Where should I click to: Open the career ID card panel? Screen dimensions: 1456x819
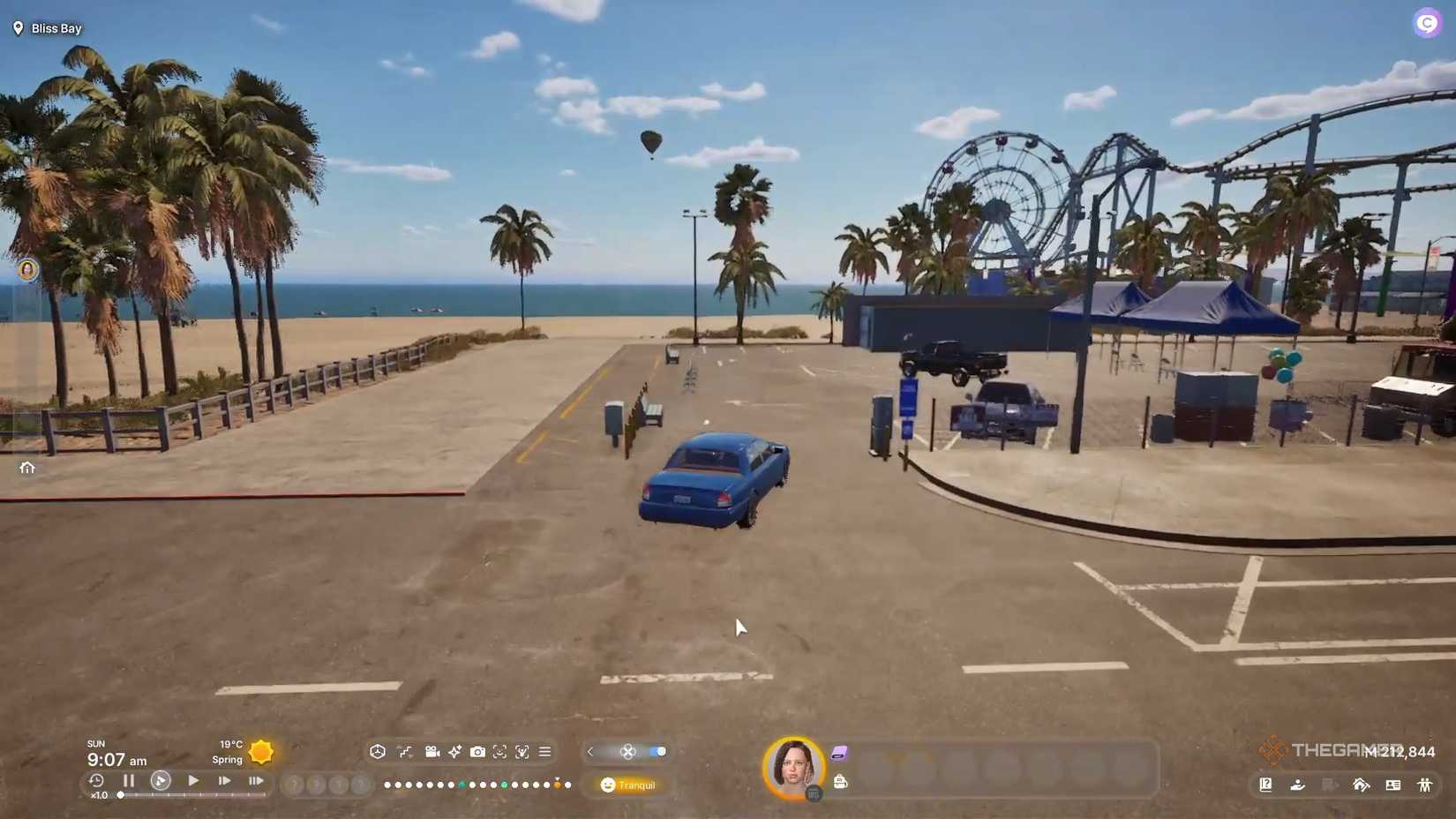click(1394, 785)
